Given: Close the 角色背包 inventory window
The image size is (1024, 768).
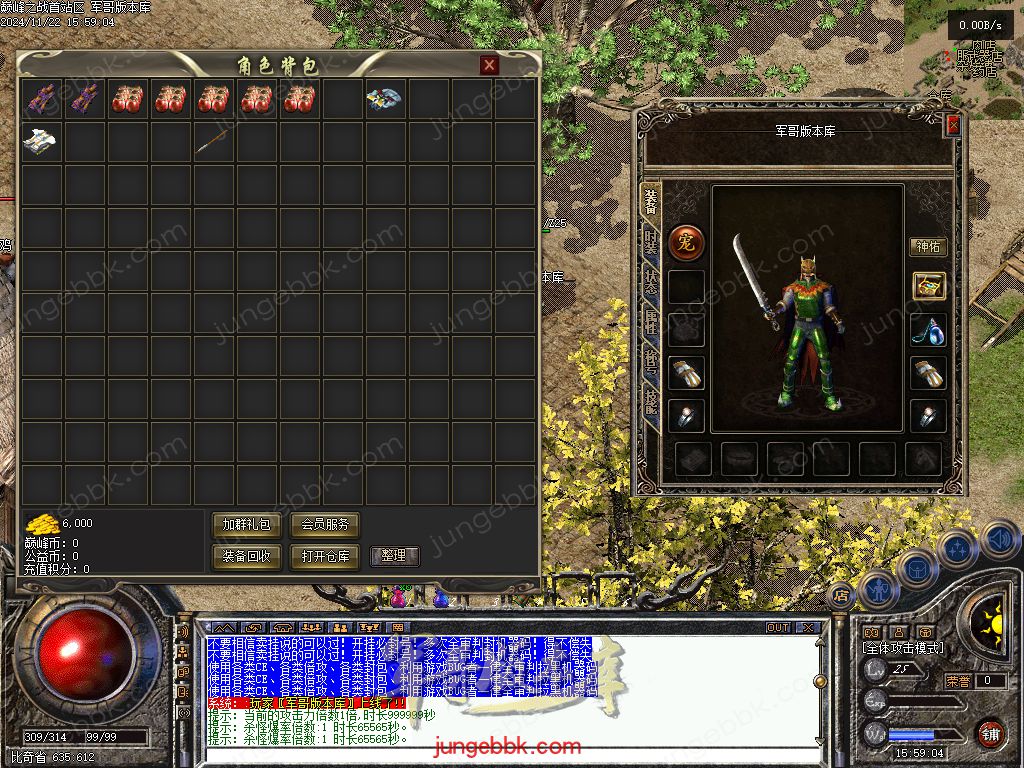Looking at the screenshot, I should pos(489,65).
